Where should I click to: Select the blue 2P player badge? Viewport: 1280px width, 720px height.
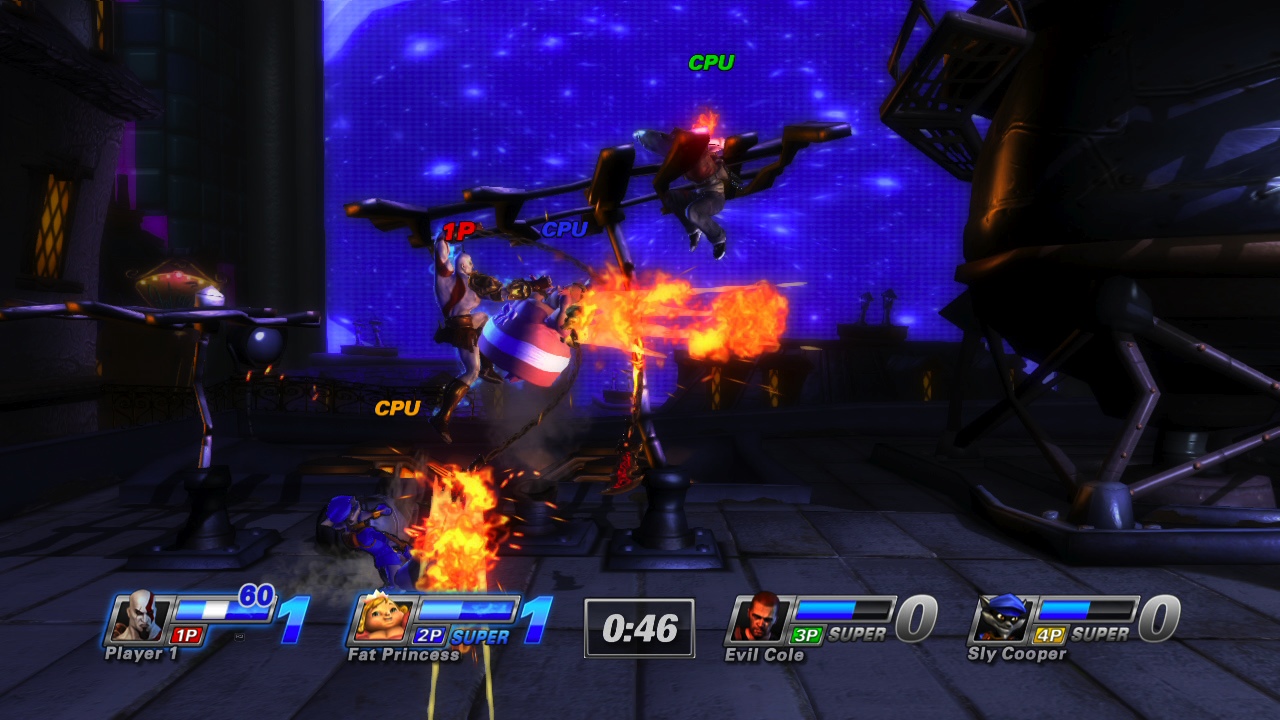[428, 634]
